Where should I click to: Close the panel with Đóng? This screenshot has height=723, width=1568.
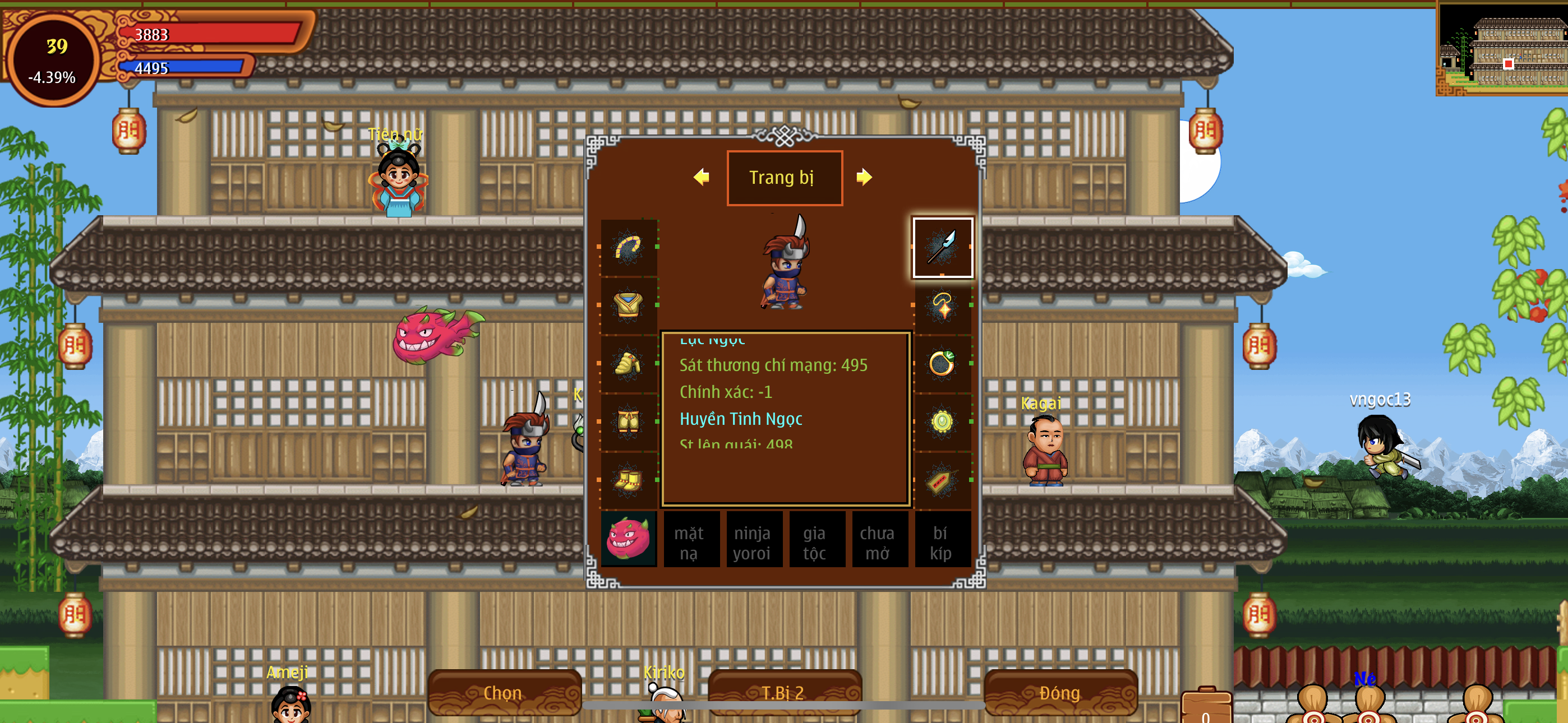(x=1060, y=693)
